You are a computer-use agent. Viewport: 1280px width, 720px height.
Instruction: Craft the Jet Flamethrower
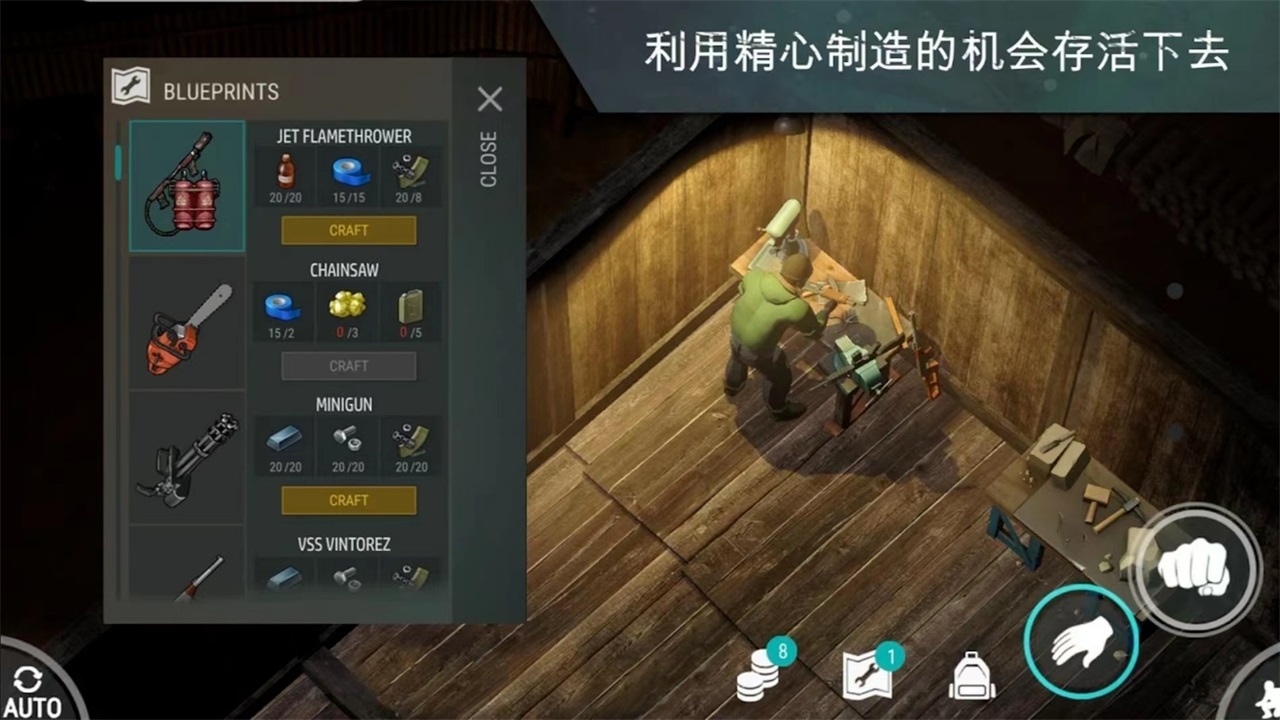pyautogui.click(x=348, y=230)
